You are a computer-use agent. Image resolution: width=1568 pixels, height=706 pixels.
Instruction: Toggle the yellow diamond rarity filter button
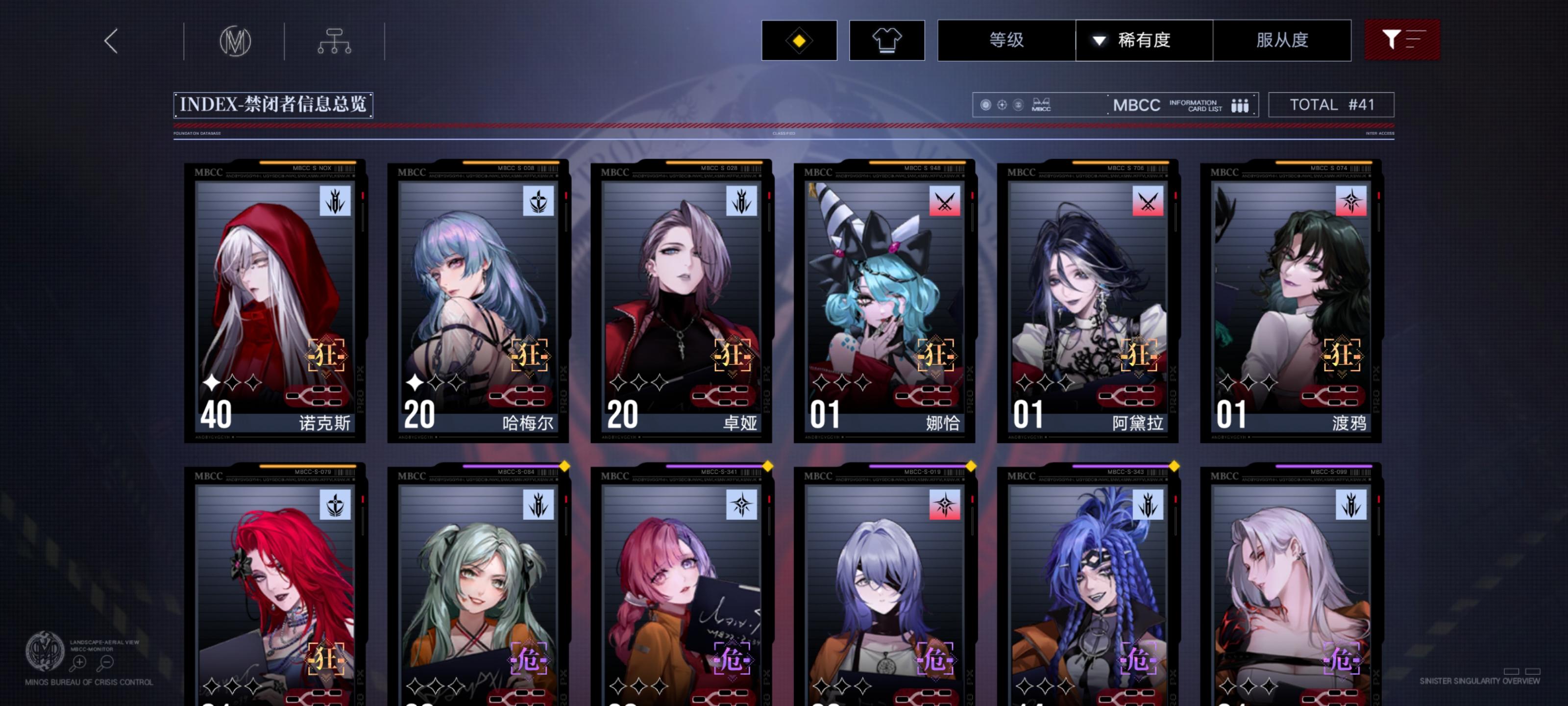tap(799, 39)
